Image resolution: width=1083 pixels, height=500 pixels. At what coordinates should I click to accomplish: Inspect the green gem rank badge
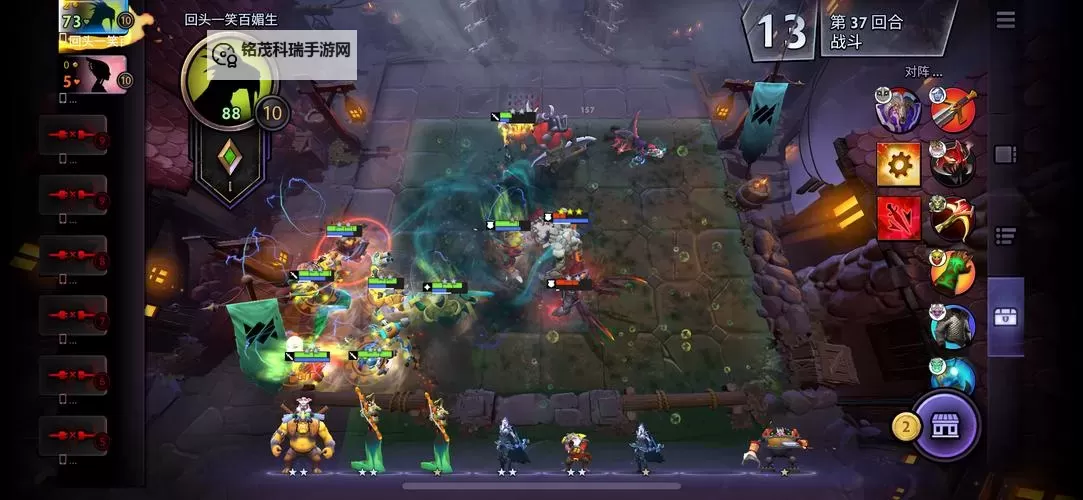tap(231, 165)
